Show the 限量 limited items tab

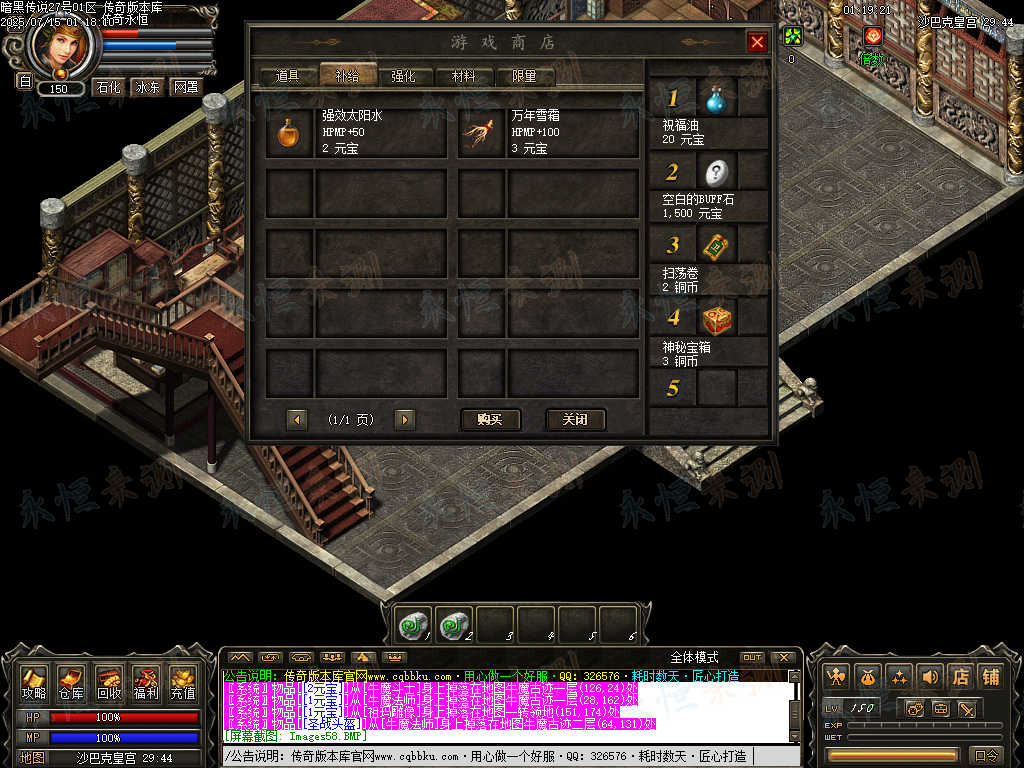click(x=523, y=75)
